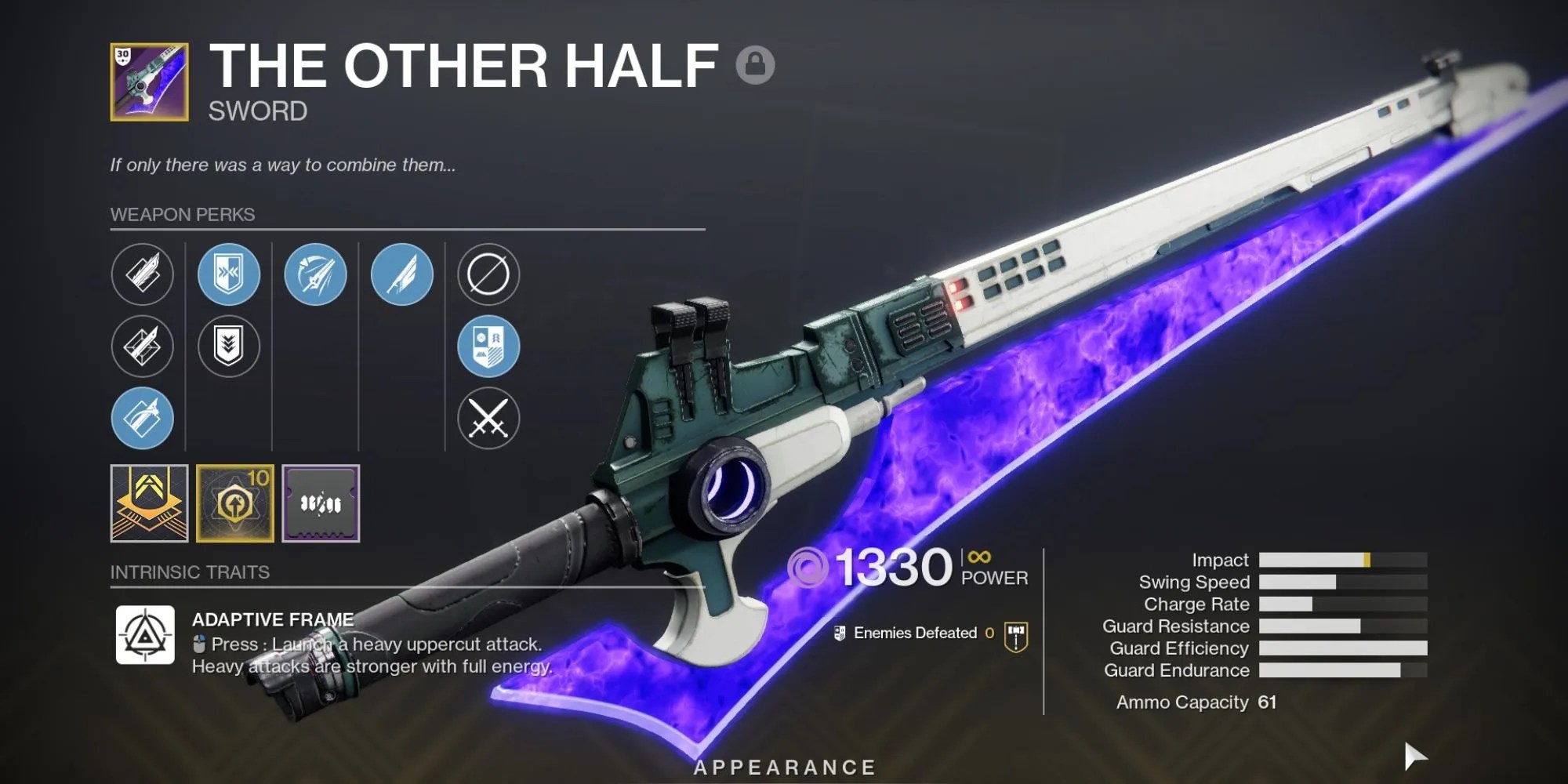
Task: Choose the active guard perk with inward arrows
Action: (228, 274)
